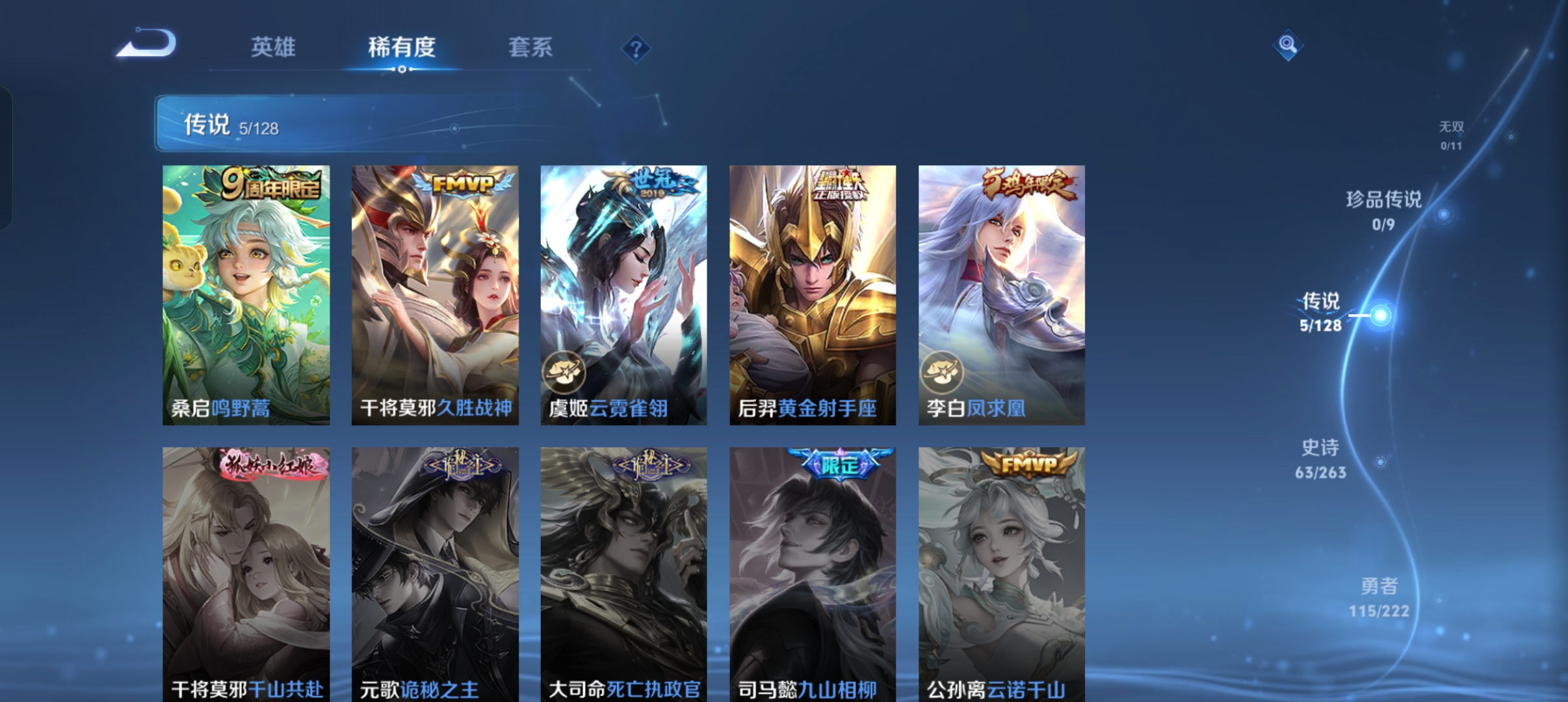The width and height of the screenshot is (1568, 702).
Task: Select the 后羿 黄金射手座 skin card
Action: click(813, 294)
